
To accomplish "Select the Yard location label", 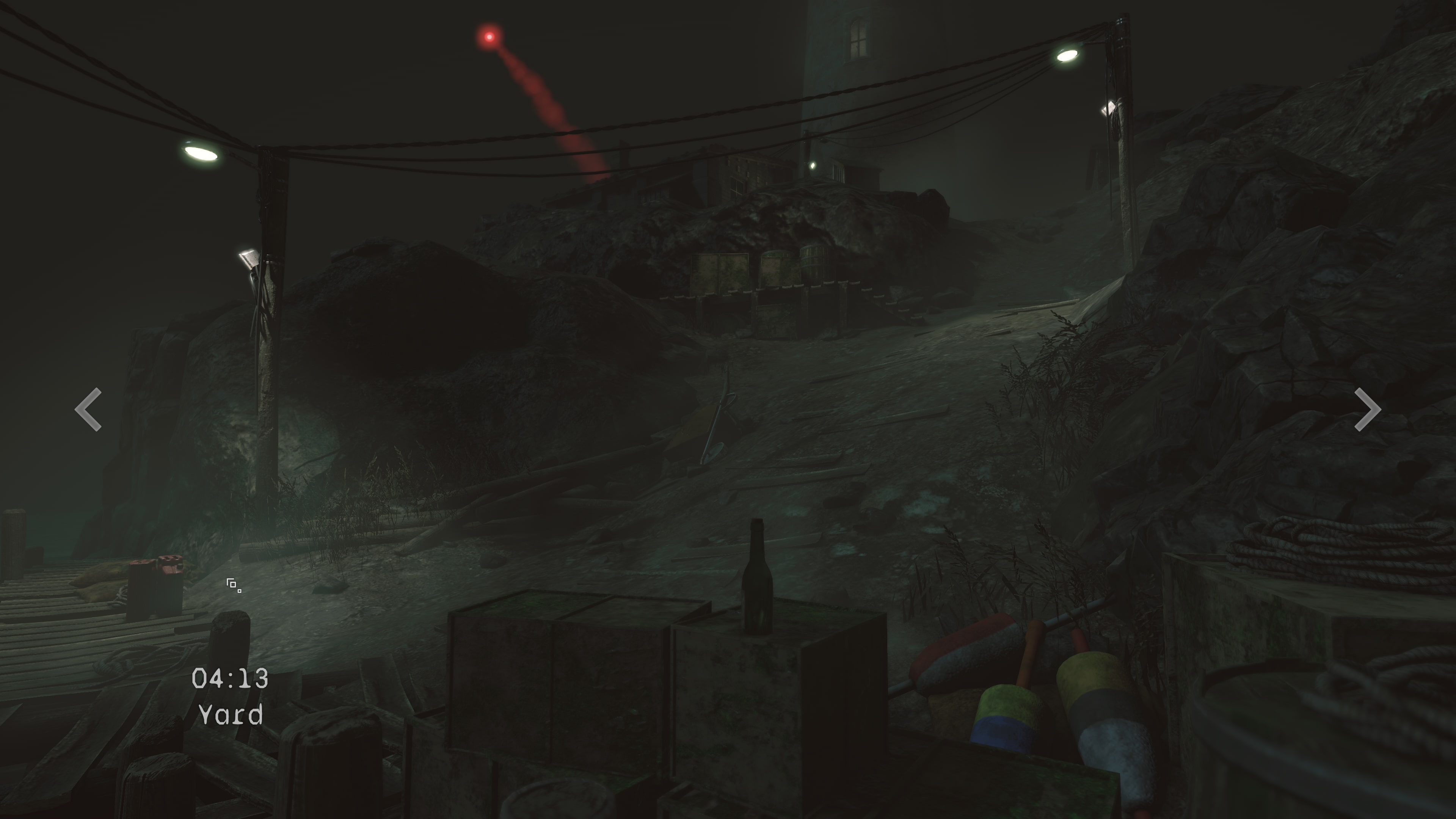I will (x=232, y=716).
